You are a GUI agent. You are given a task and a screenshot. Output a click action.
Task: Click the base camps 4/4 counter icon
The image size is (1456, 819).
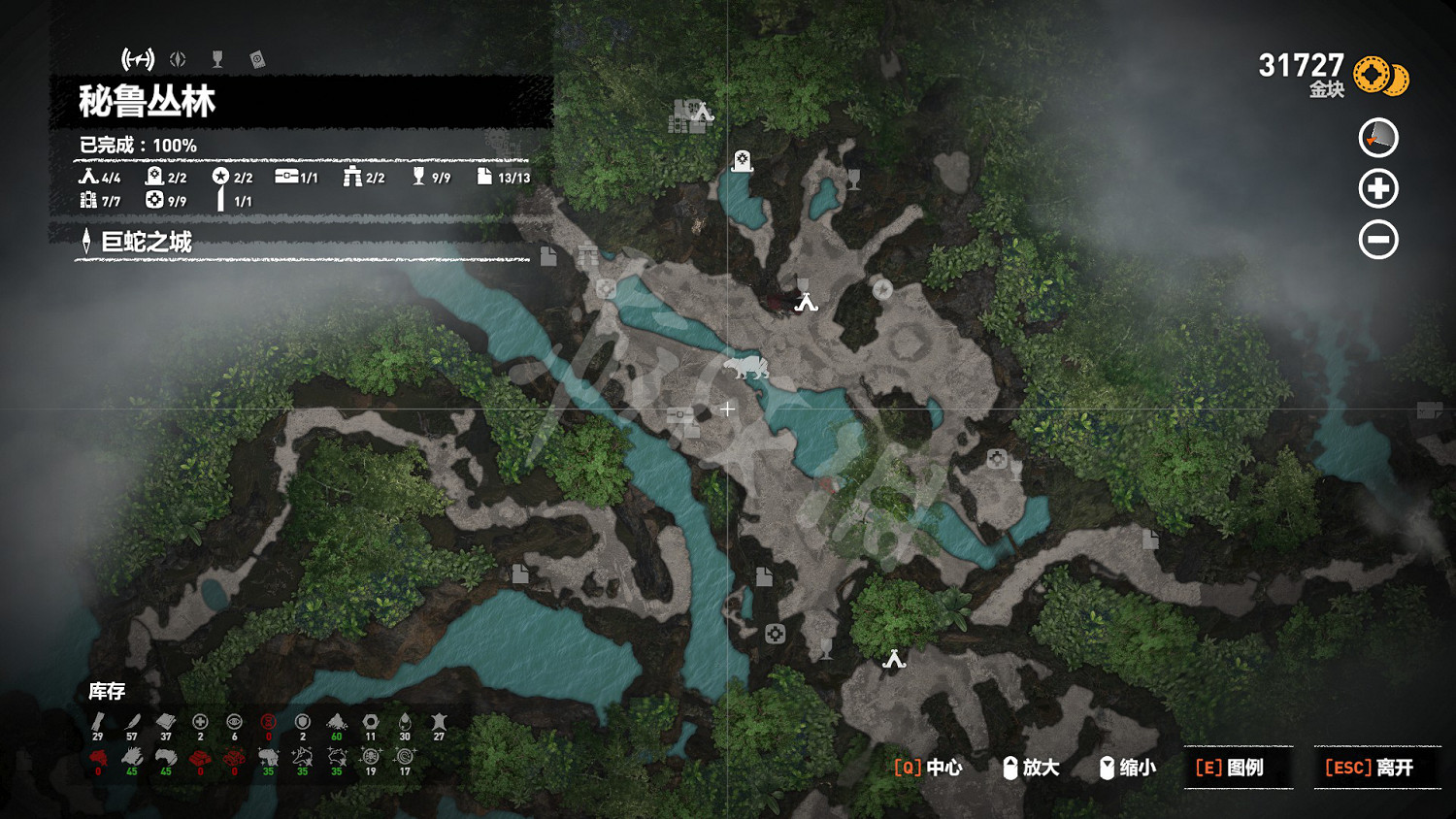point(88,177)
